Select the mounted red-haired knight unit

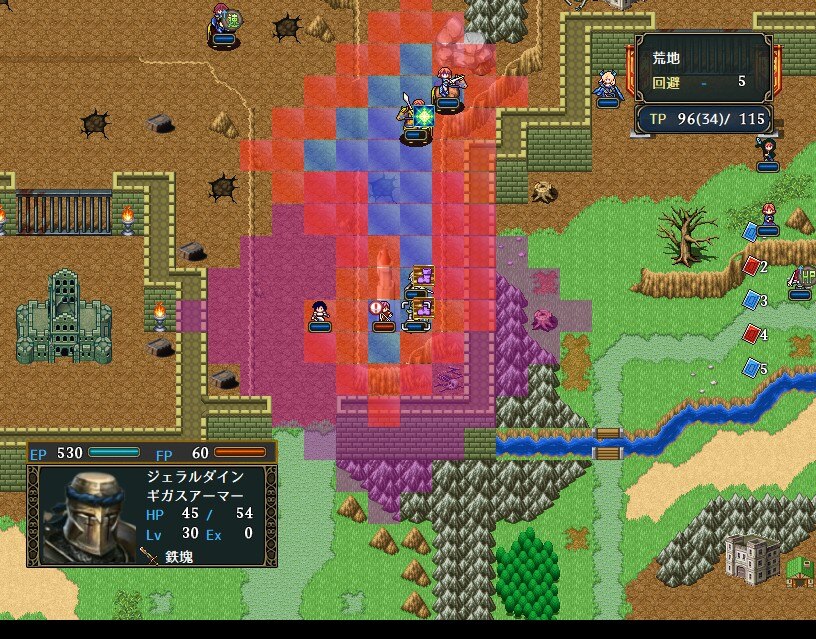(447, 88)
